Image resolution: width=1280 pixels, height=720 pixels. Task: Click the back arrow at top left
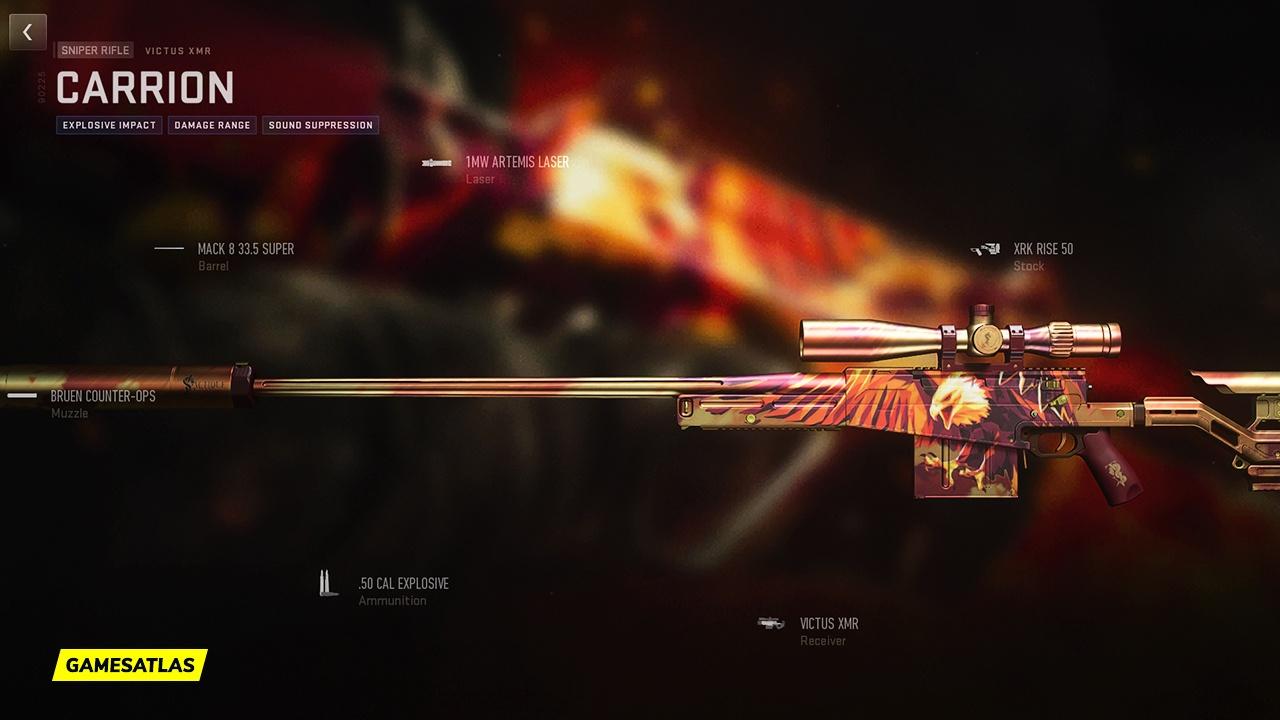[27, 31]
